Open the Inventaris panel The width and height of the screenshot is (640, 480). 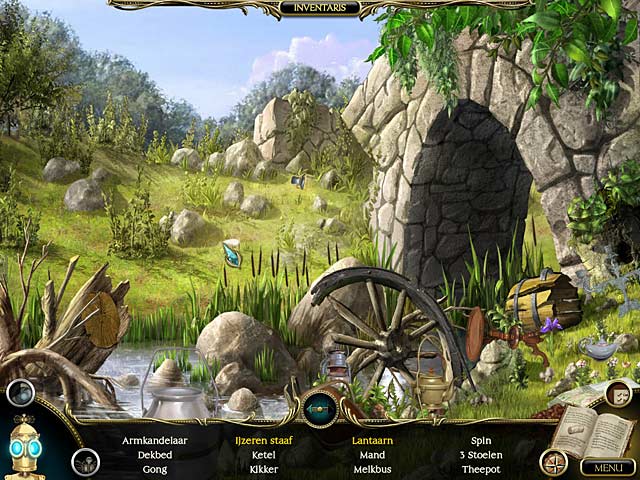click(320, 8)
